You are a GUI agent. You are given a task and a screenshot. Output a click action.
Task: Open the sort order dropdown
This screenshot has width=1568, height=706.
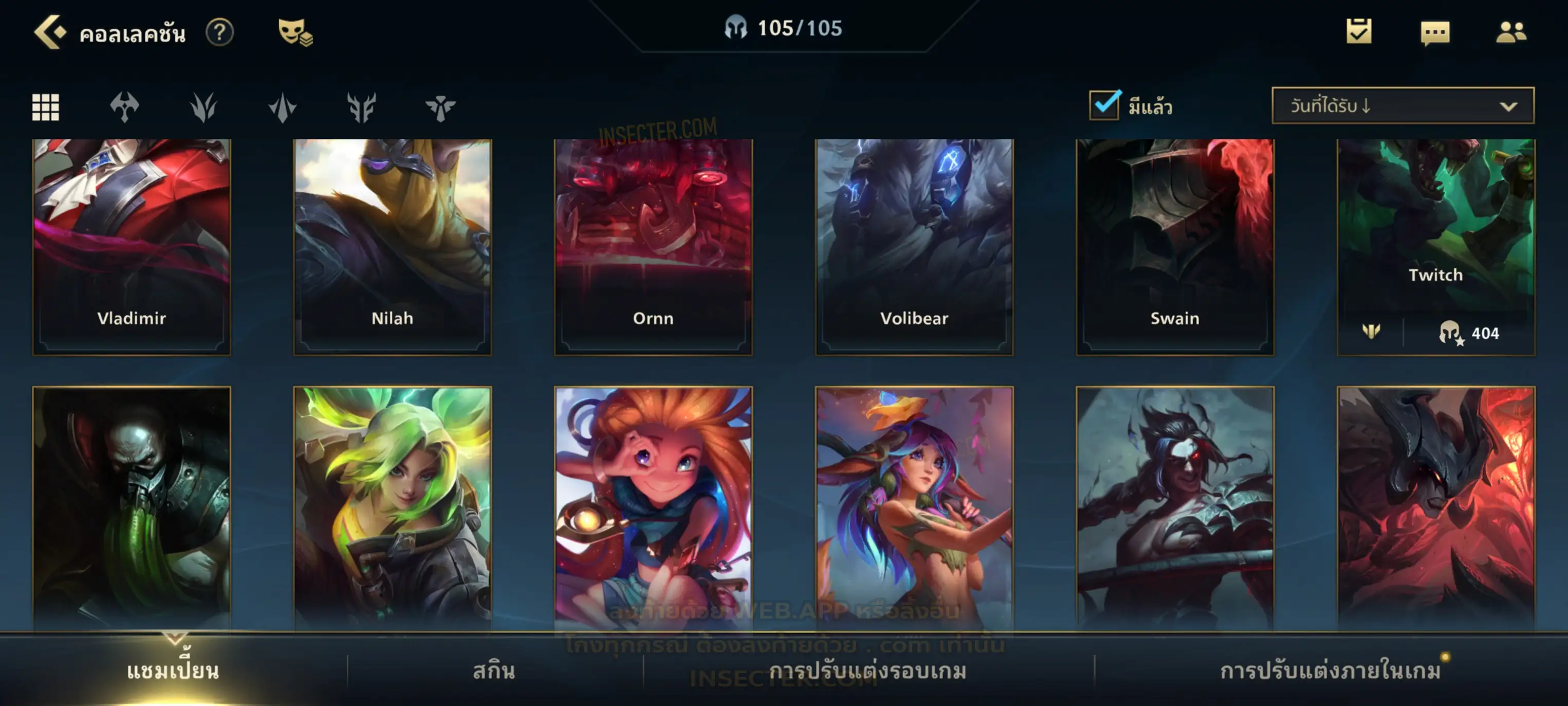click(x=1402, y=106)
